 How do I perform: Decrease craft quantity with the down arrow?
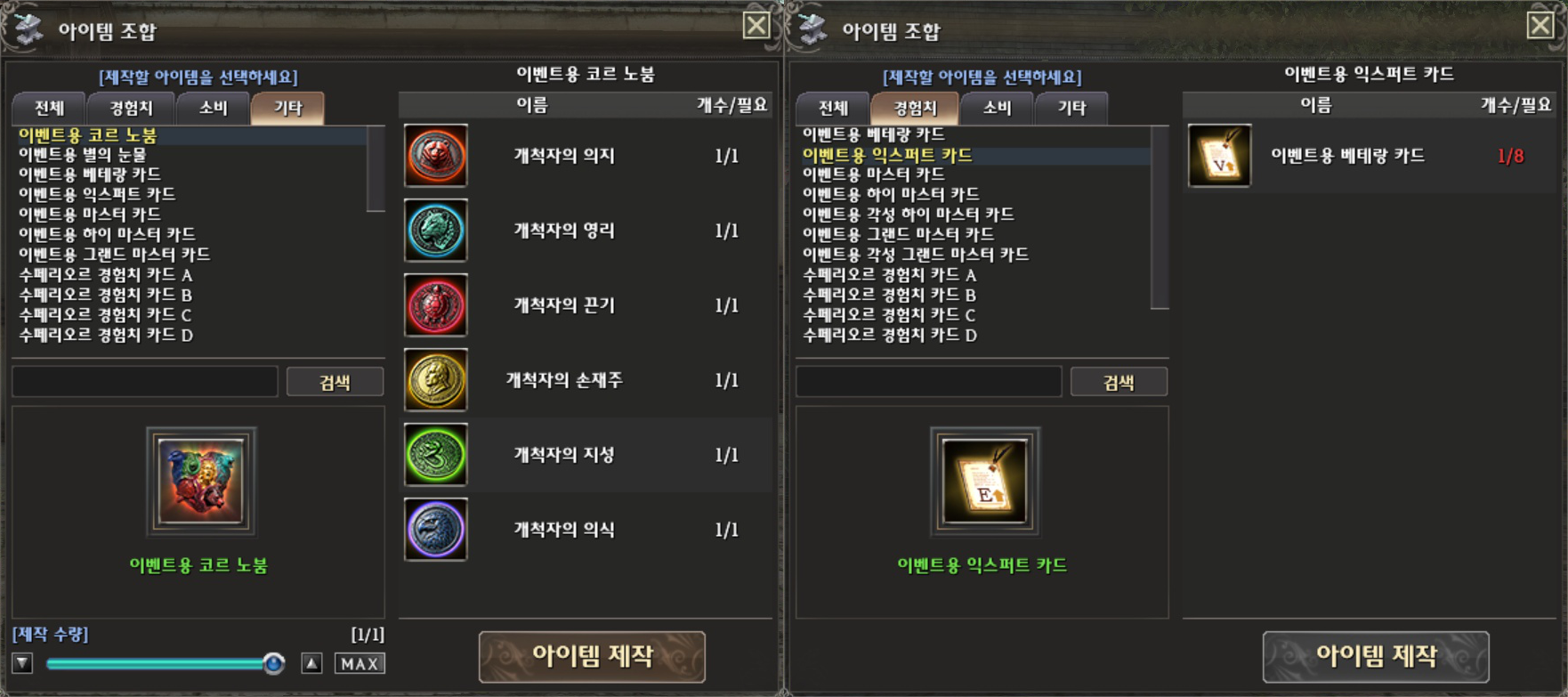click(x=22, y=664)
